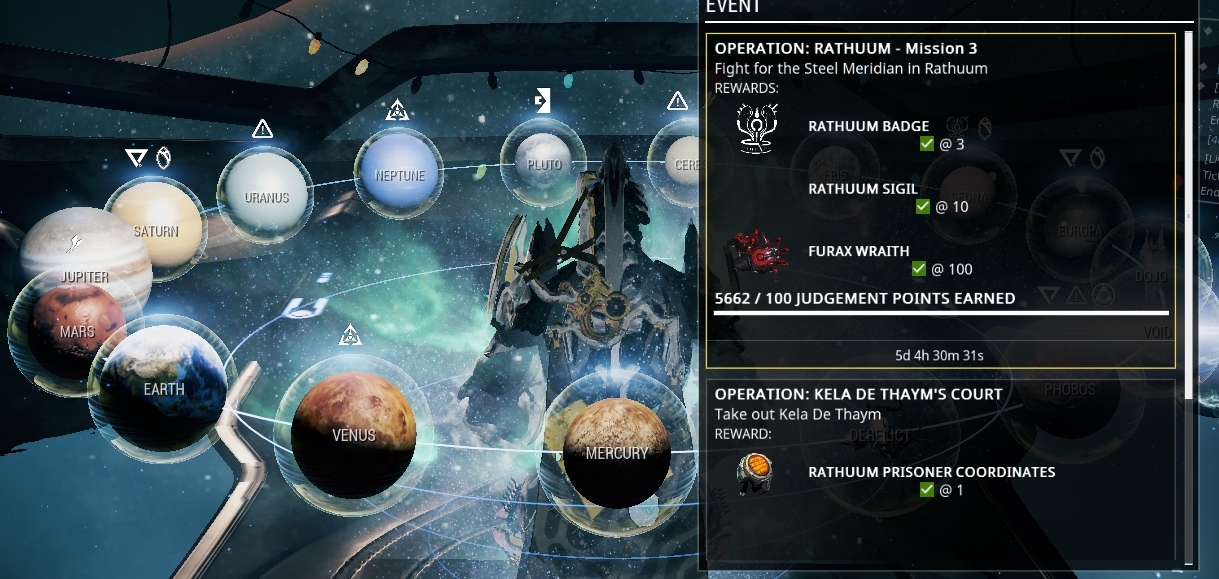Choose Saturn from the star chart
The height and width of the screenshot is (579, 1219).
[156, 230]
